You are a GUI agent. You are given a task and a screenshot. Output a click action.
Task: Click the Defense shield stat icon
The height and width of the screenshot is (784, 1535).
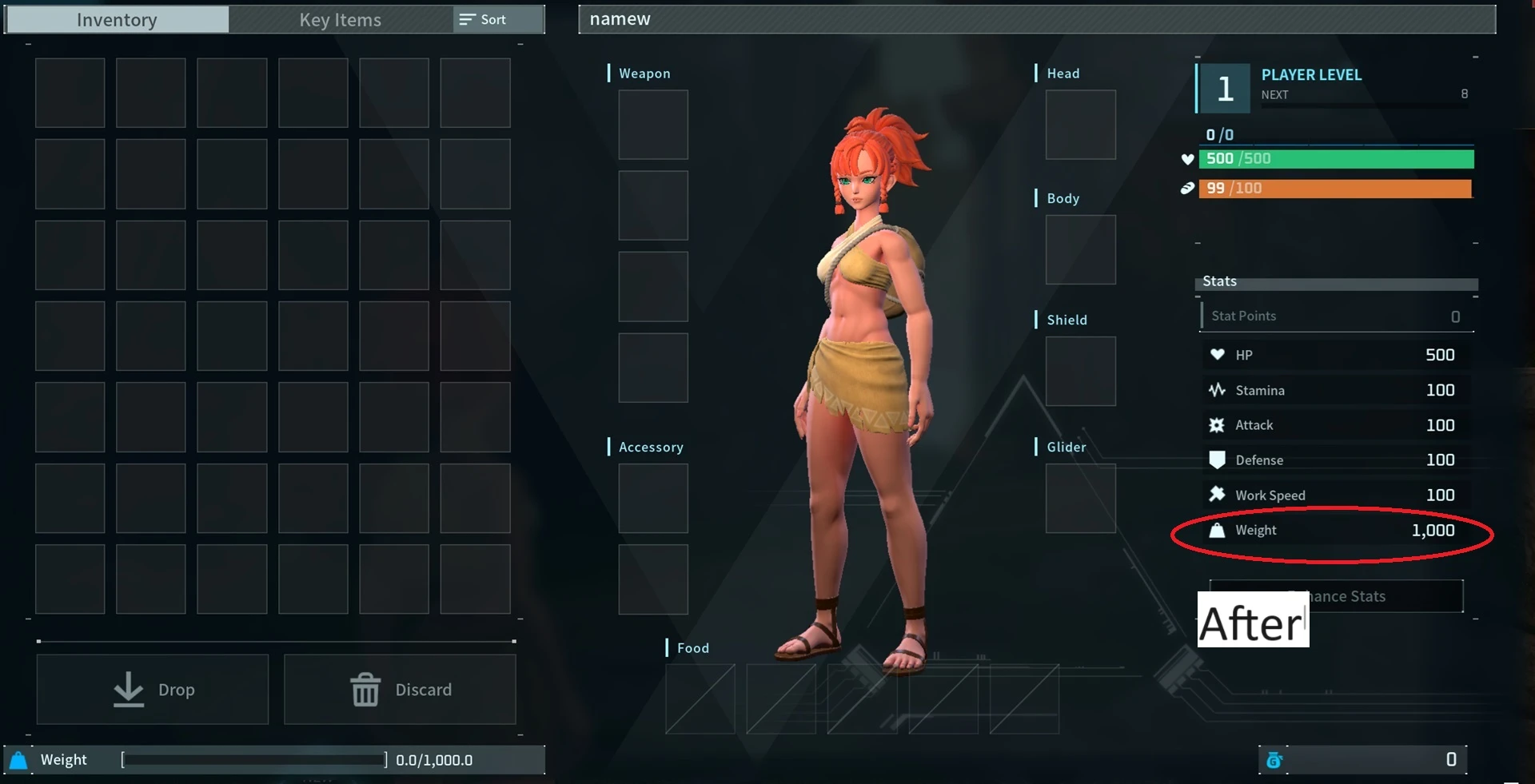(x=1217, y=460)
